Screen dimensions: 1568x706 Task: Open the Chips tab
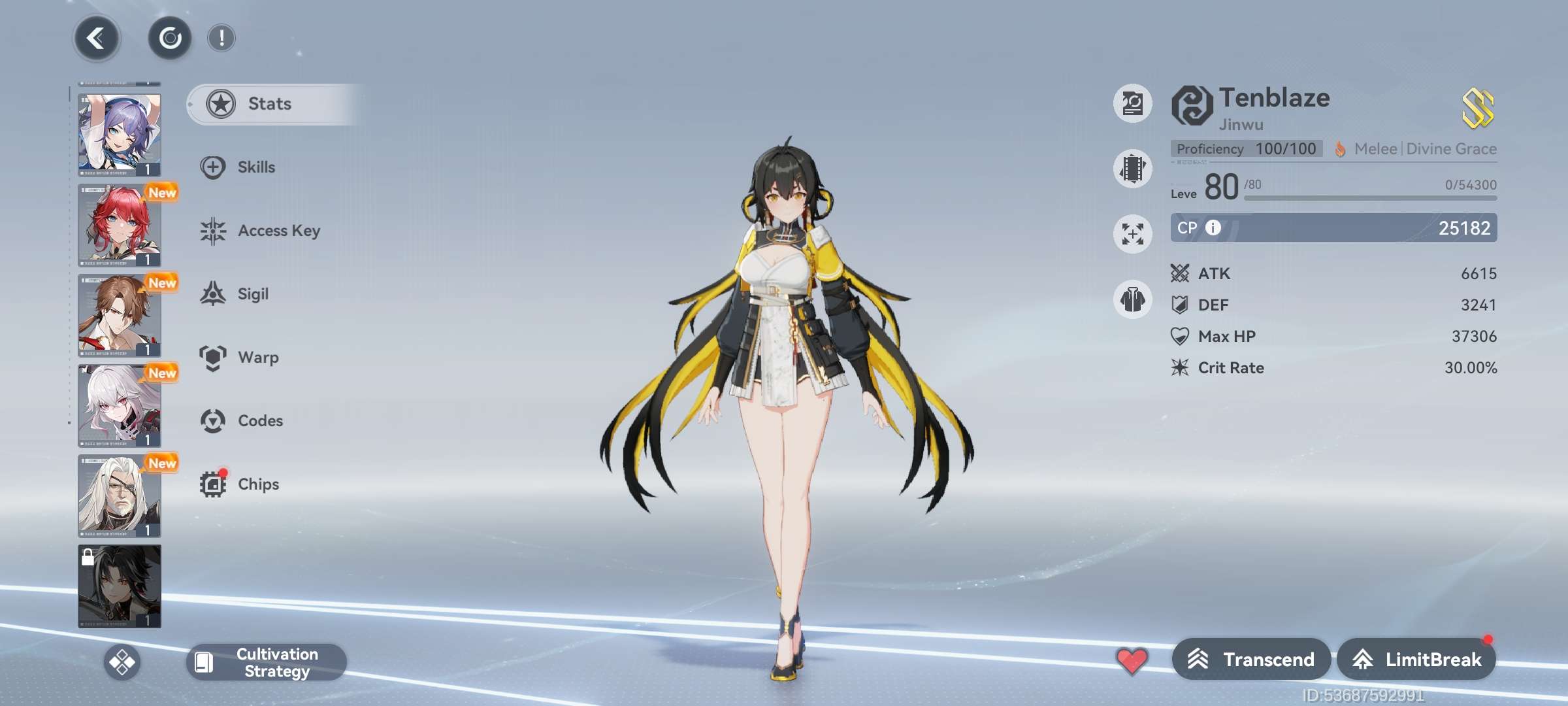pos(257,484)
